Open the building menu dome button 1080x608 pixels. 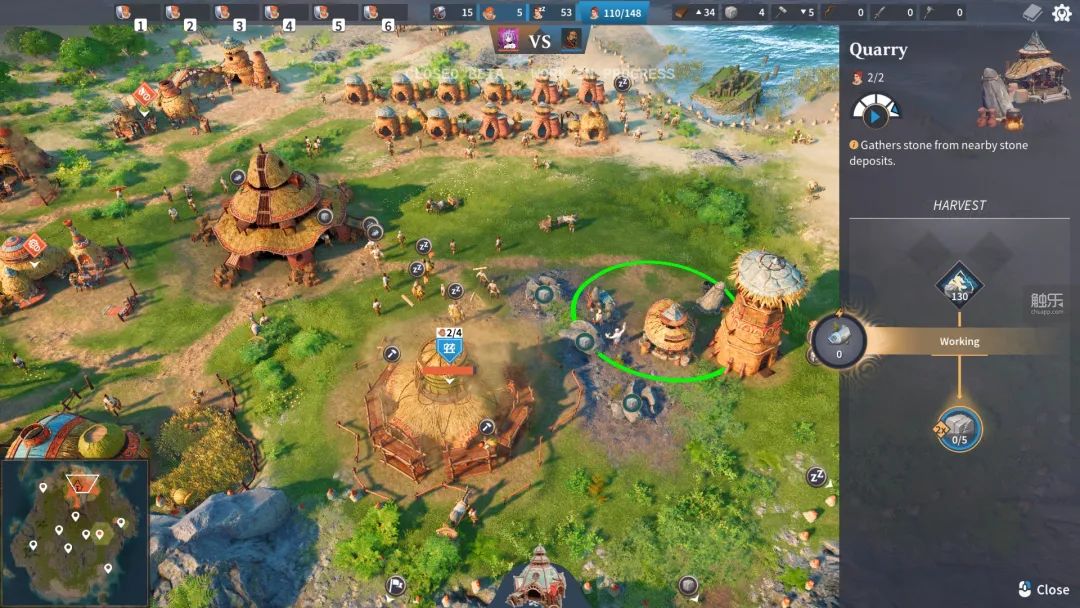[x=538, y=581]
